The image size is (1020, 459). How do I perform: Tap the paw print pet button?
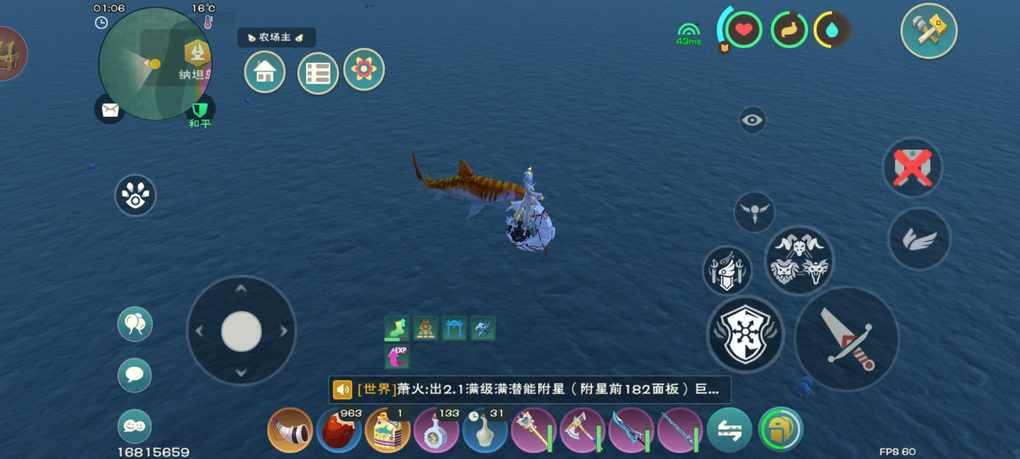coord(135,196)
